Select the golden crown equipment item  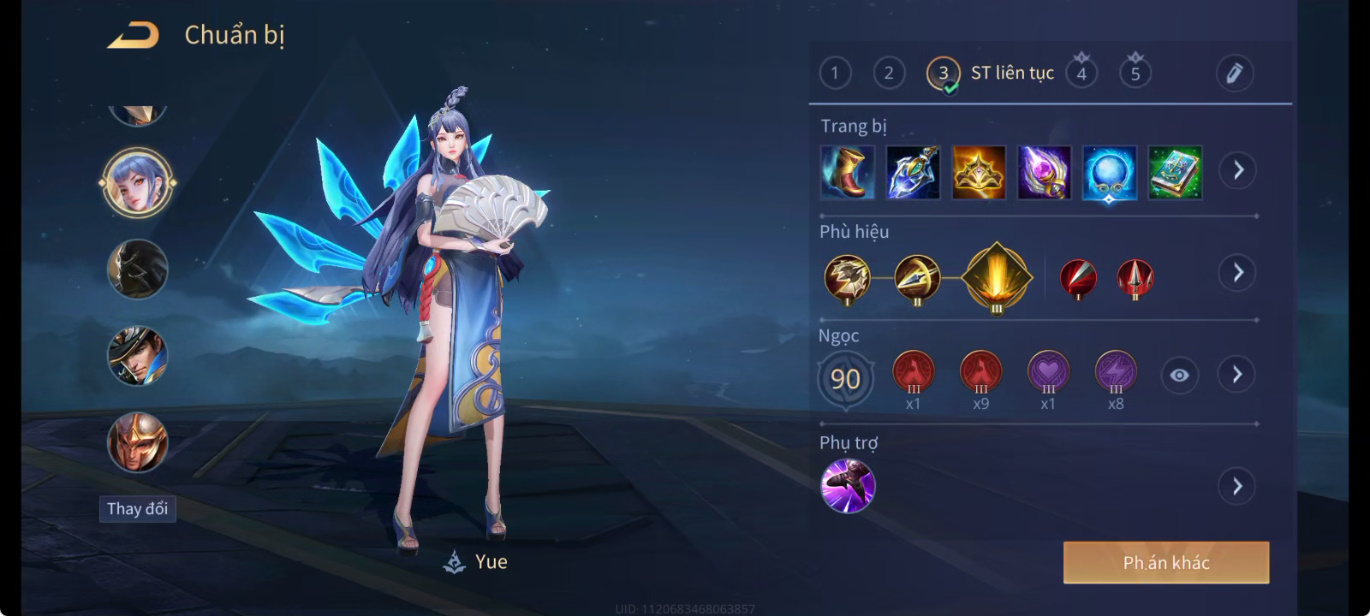(979, 172)
